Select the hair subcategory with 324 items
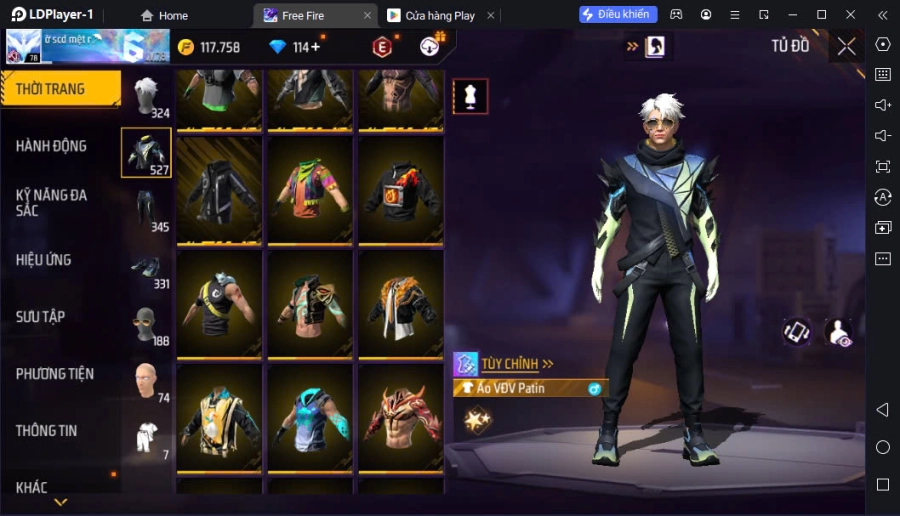 tap(147, 96)
